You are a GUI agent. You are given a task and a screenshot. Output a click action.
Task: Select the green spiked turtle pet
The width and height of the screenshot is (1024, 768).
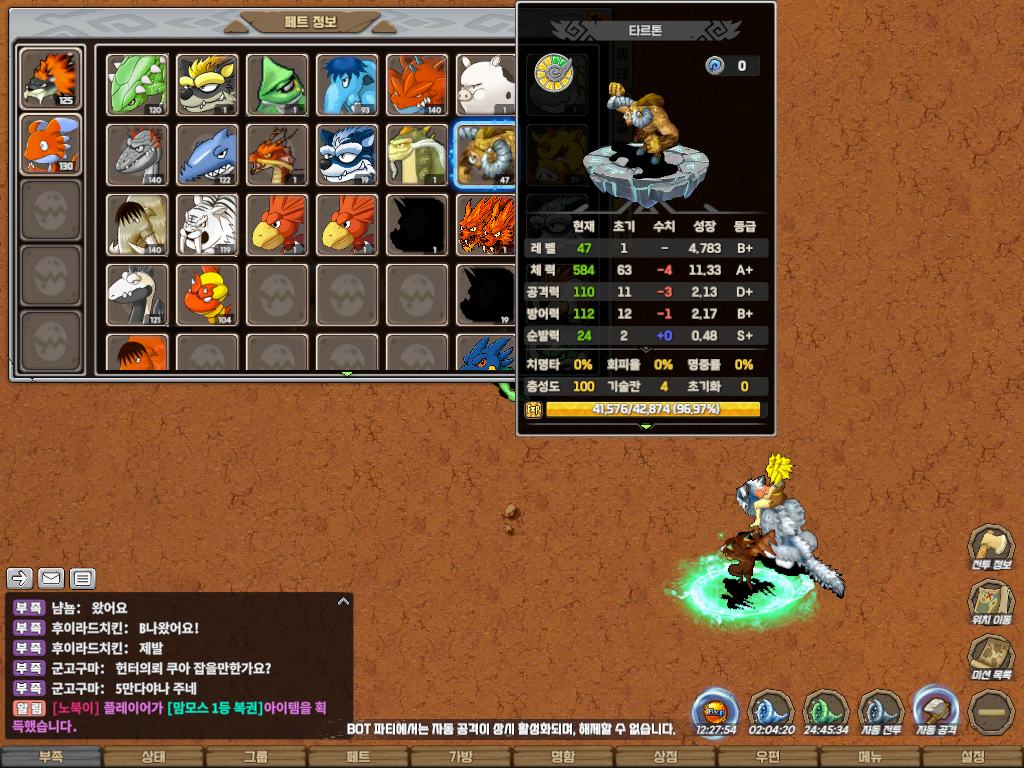(x=138, y=84)
